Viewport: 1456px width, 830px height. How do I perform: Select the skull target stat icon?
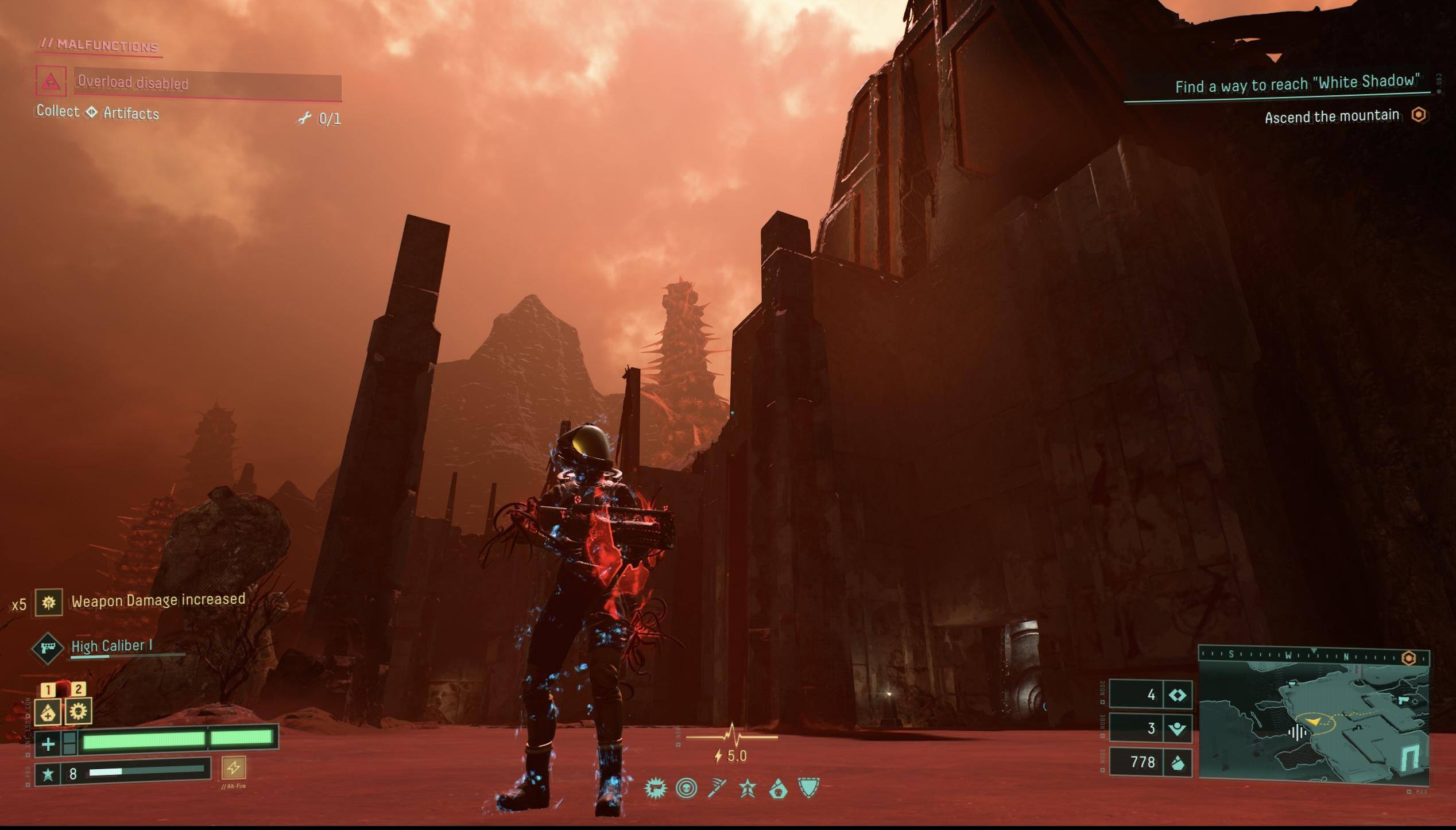[686, 789]
